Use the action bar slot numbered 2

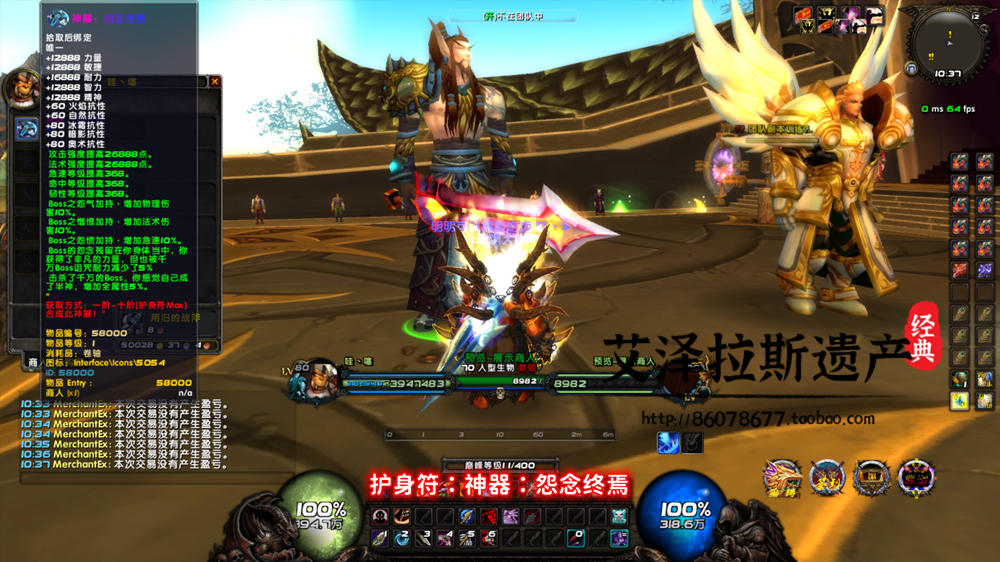[401, 538]
